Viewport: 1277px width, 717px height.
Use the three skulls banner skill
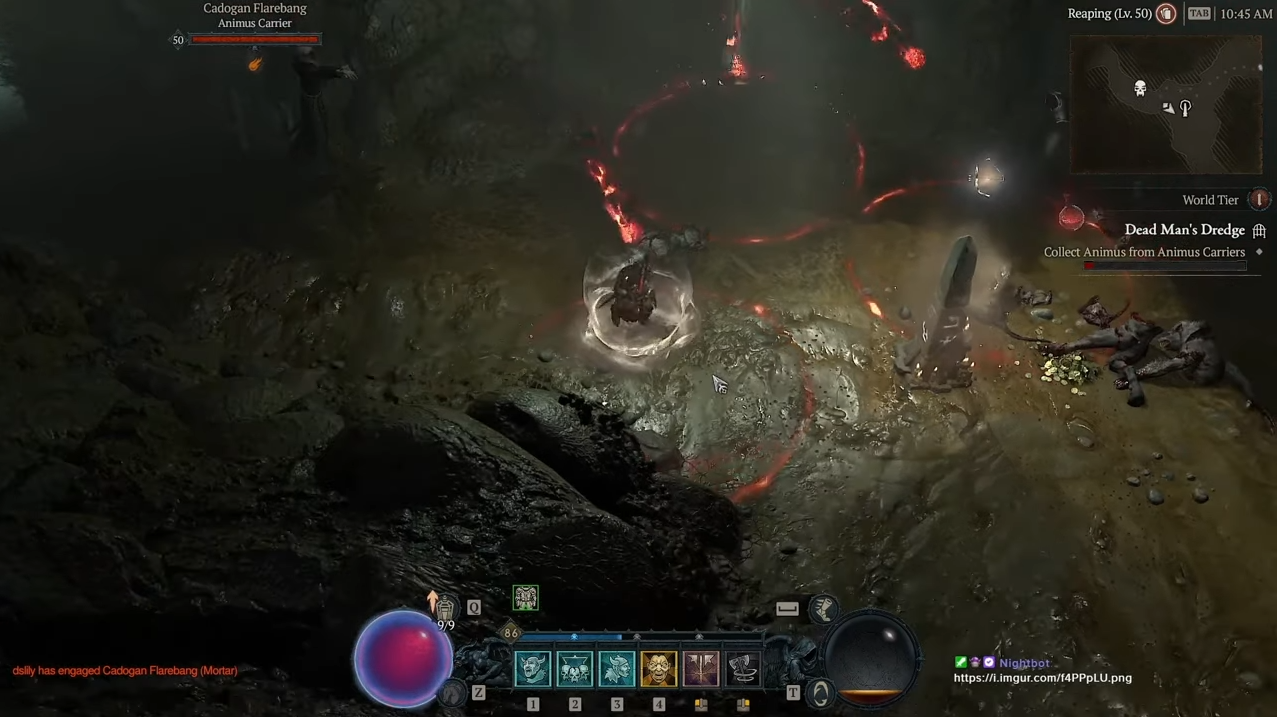tap(574, 669)
